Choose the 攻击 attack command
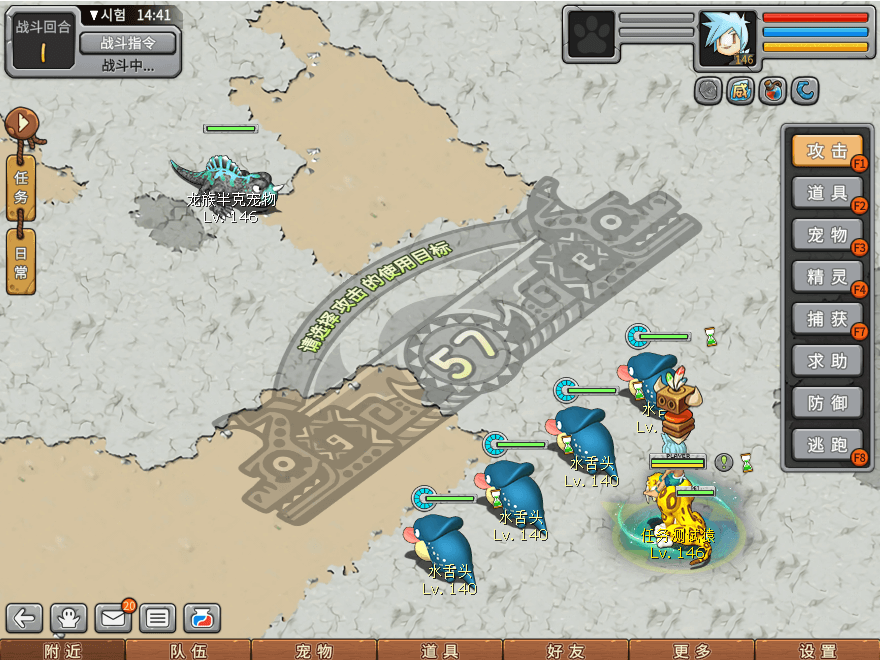Image resolution: width=880 pixels, height=660 pixels. click(827, 151)
